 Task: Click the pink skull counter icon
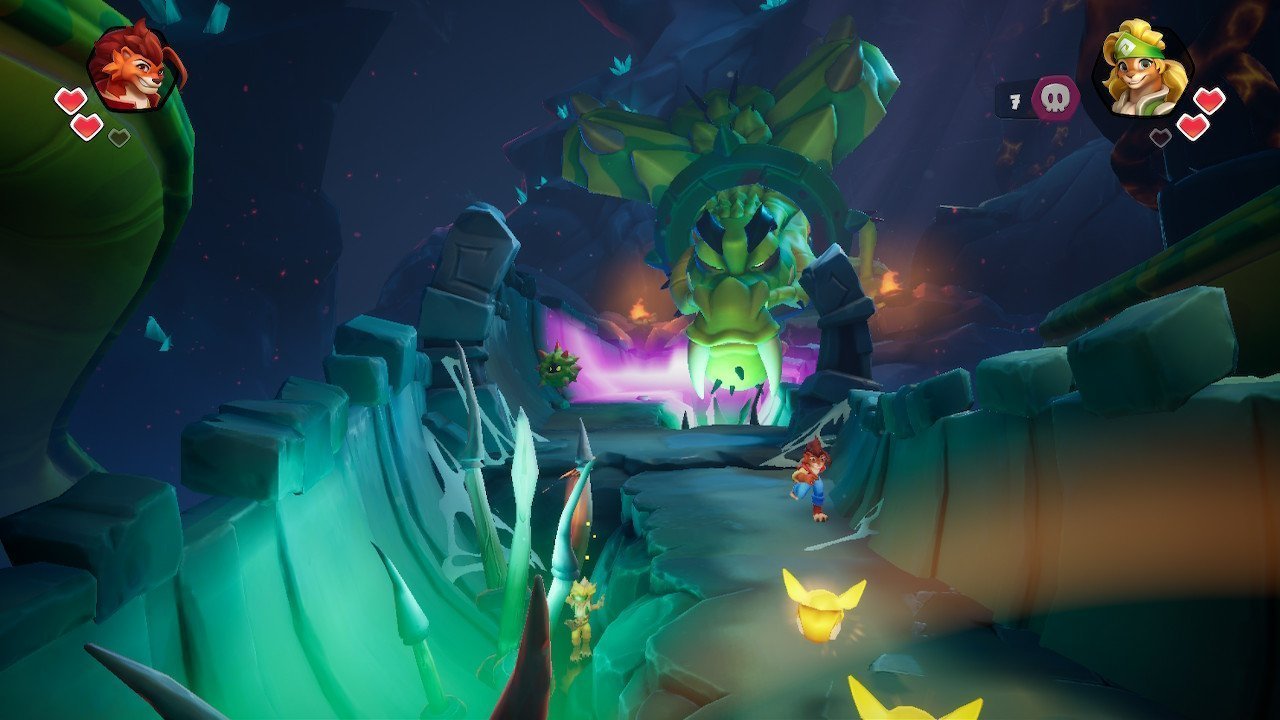pyautogui.click(x=1055, y=99)
